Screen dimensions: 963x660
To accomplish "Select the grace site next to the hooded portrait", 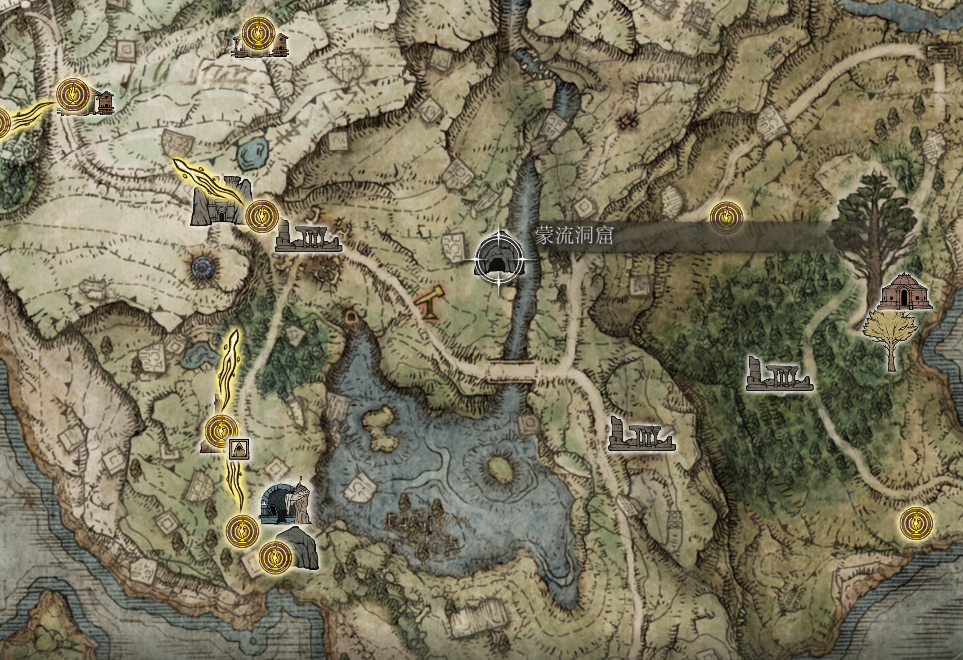I will click(219, 432).
